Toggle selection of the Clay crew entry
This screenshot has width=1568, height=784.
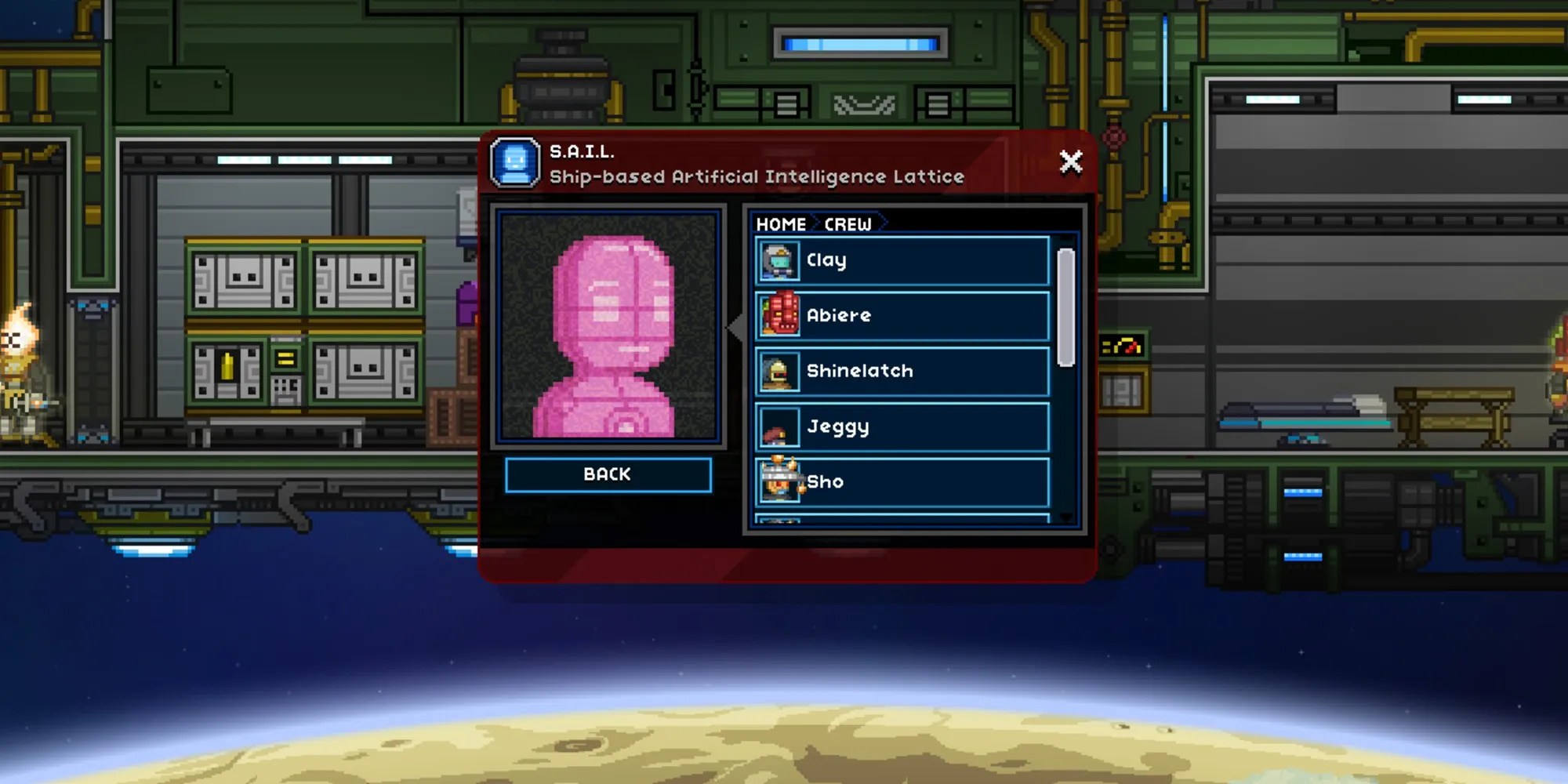click(x=902, y=260)
